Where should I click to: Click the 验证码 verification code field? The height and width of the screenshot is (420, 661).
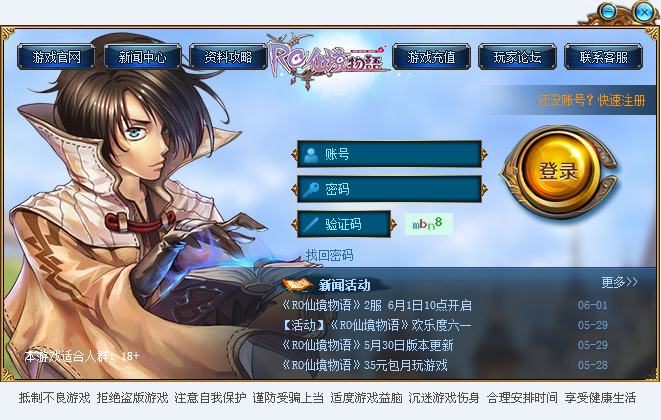point(344,224)
